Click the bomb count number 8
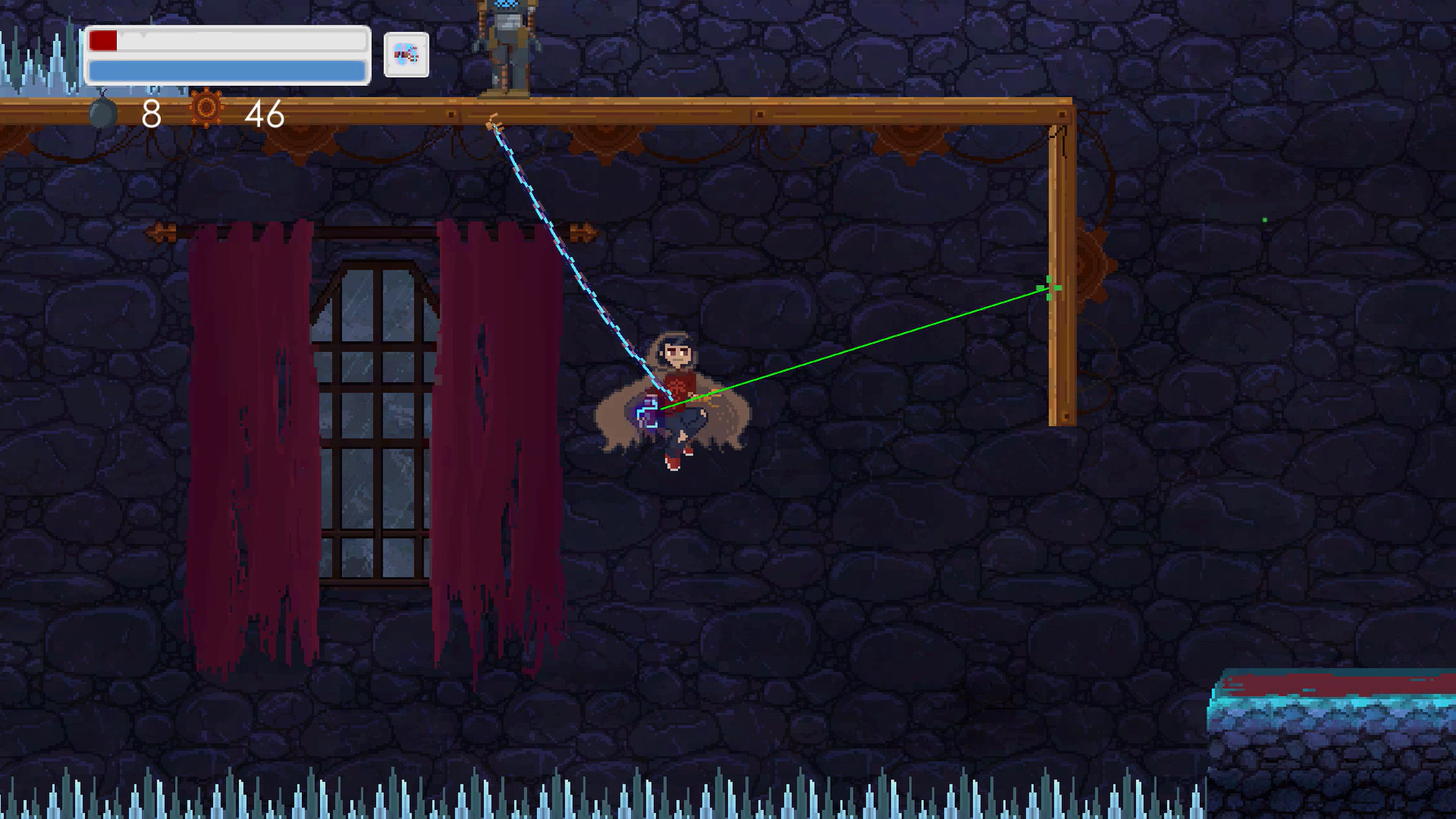1456x819 pixels. [151, 114]
